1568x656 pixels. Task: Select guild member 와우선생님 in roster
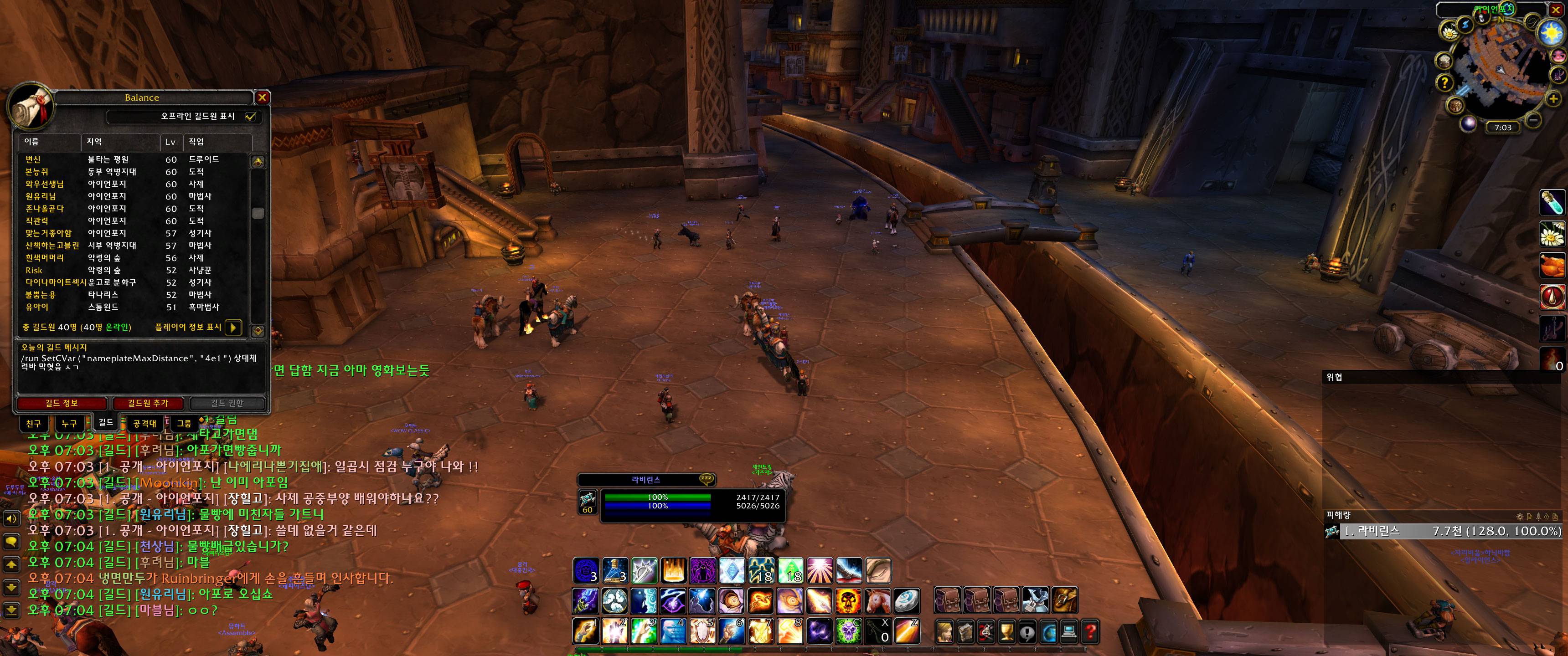(44, 184)
